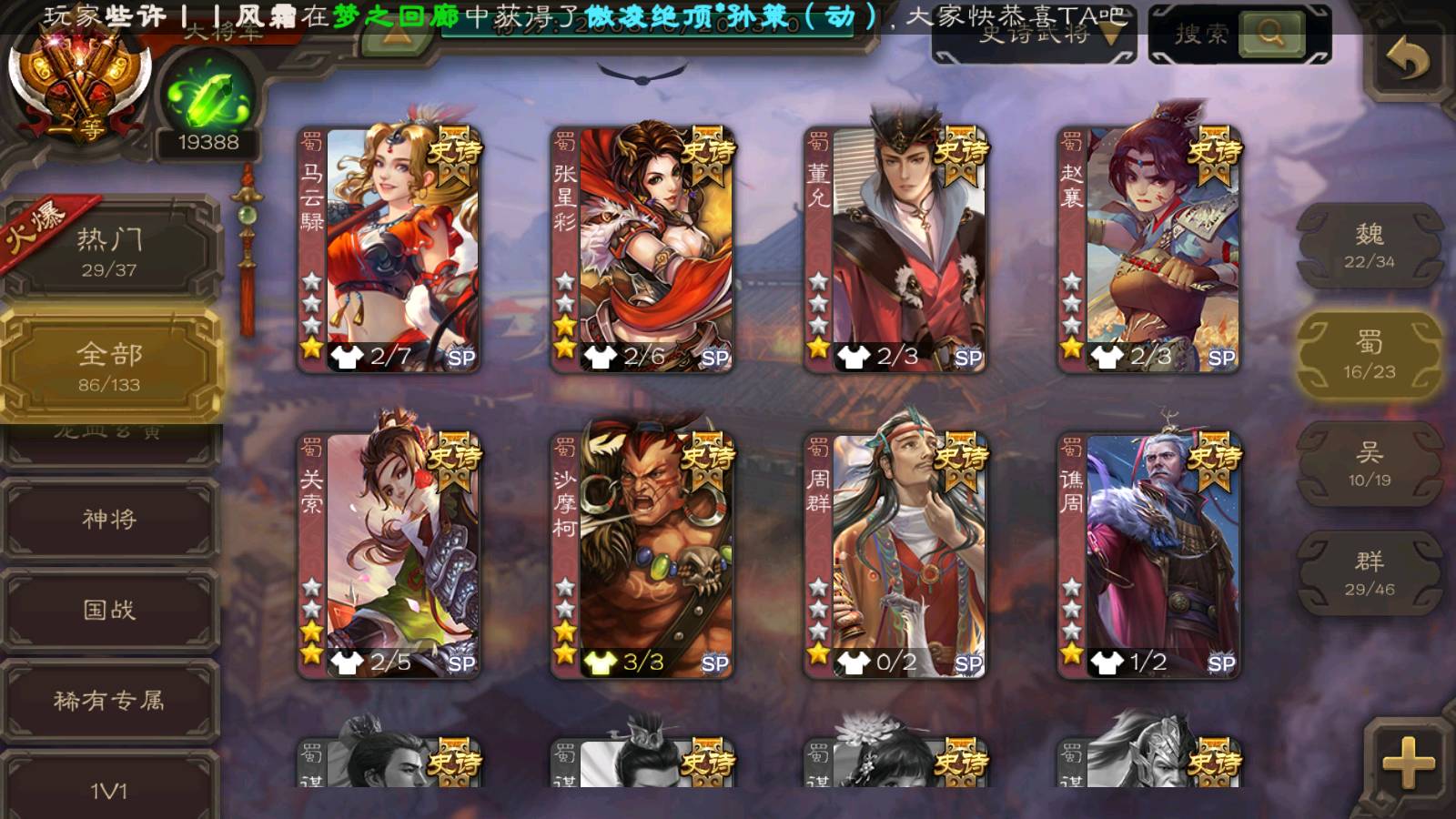Choose the 沙摩柯 hero card

click(642, 555)
